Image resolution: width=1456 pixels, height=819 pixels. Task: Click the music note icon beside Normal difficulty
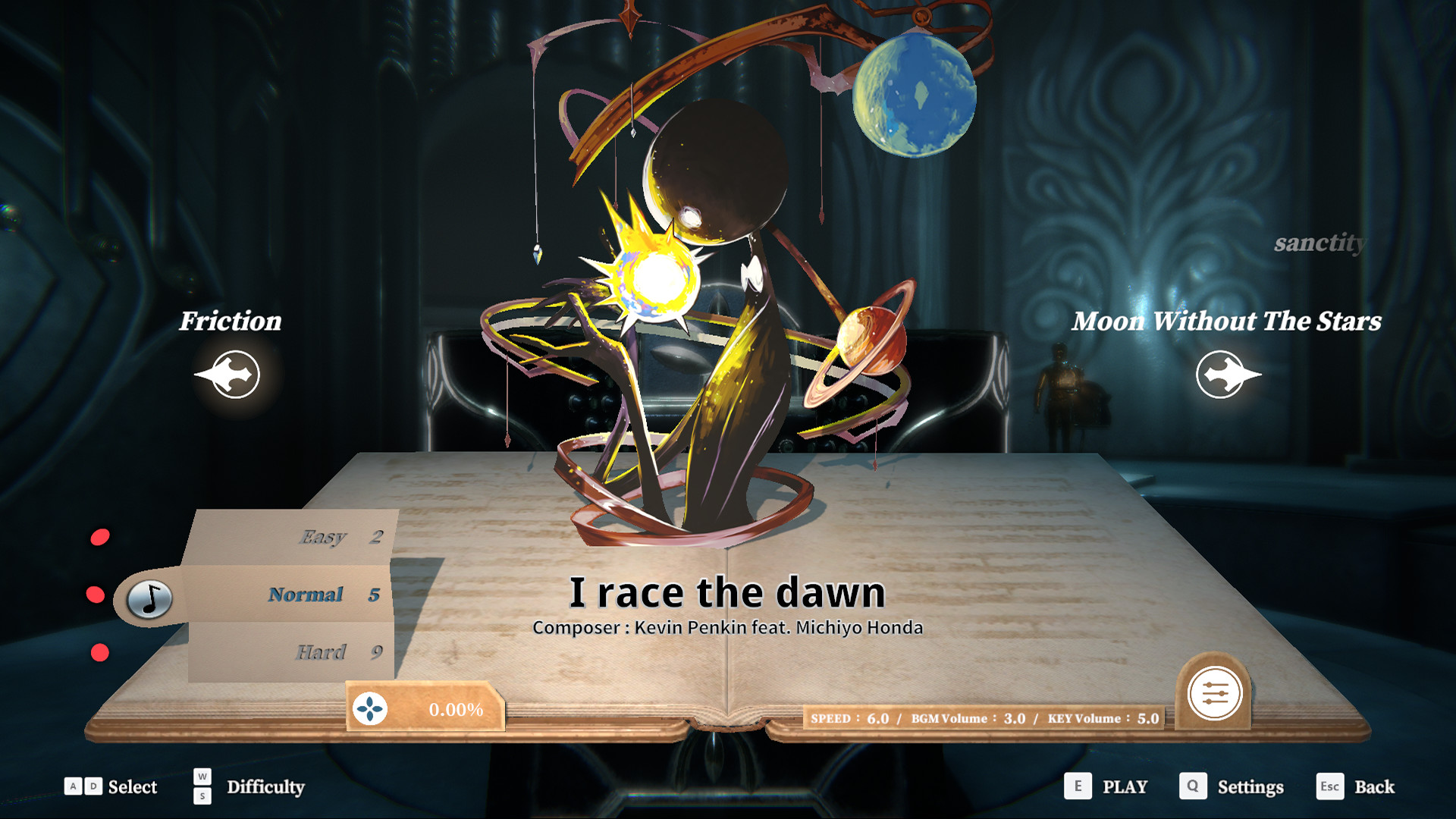coord(149,599)
